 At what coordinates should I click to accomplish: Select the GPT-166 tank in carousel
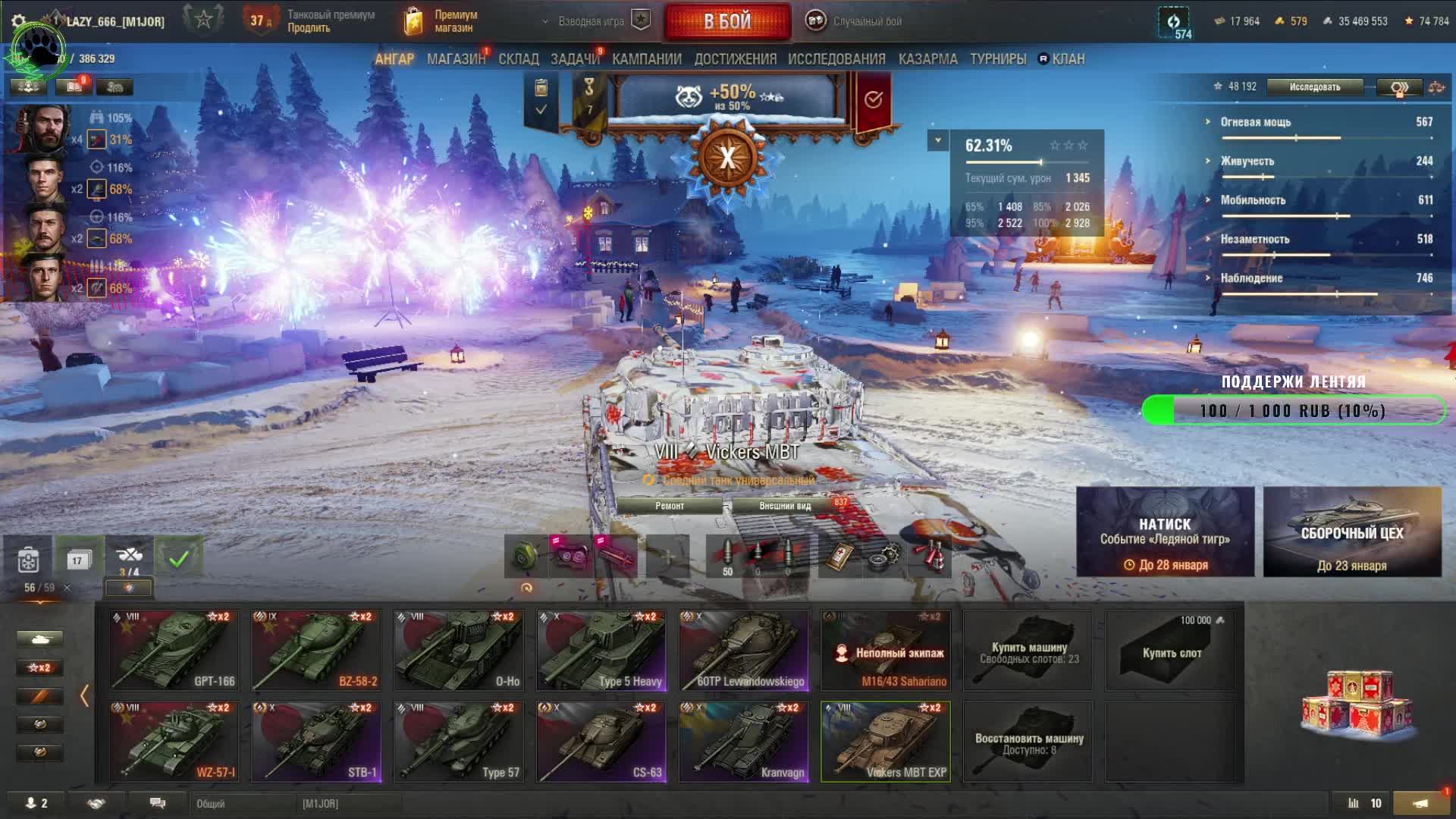(174, 650)
